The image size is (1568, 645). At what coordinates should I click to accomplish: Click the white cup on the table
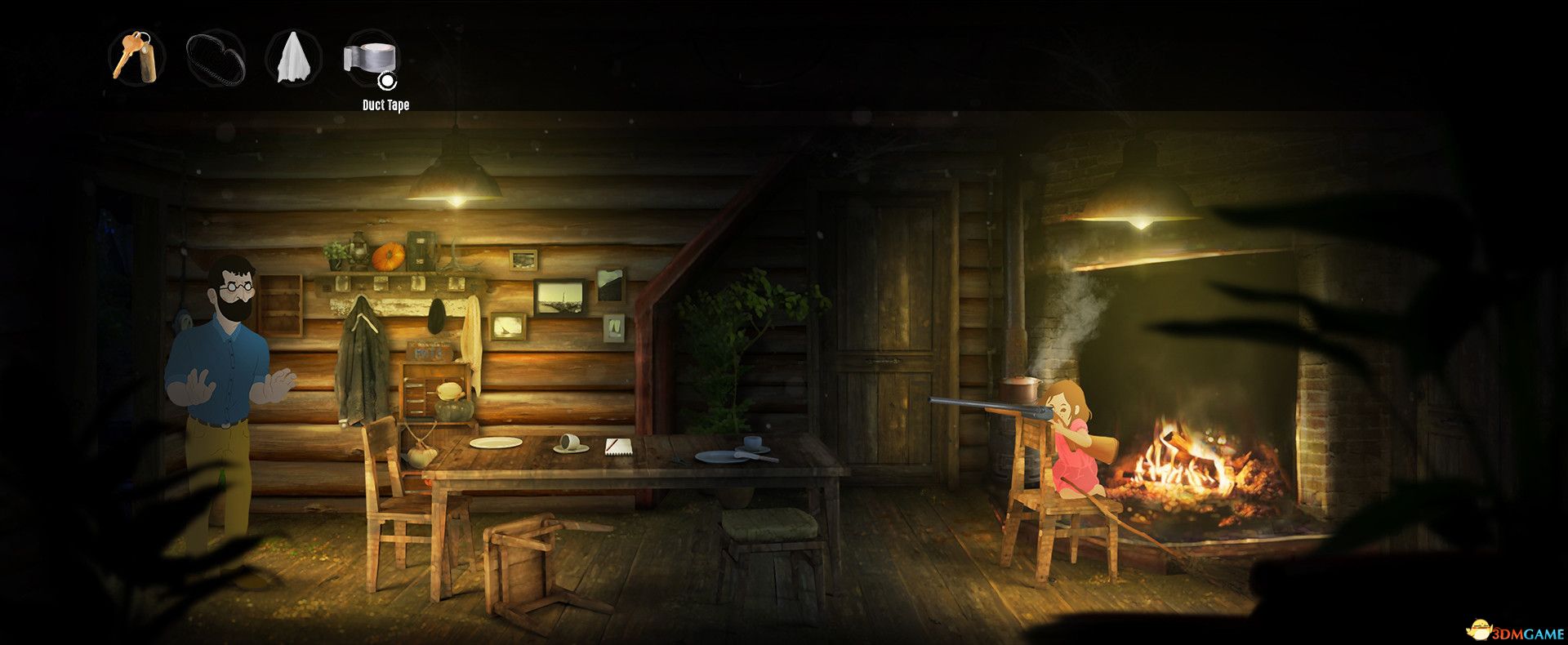(570, 441)
